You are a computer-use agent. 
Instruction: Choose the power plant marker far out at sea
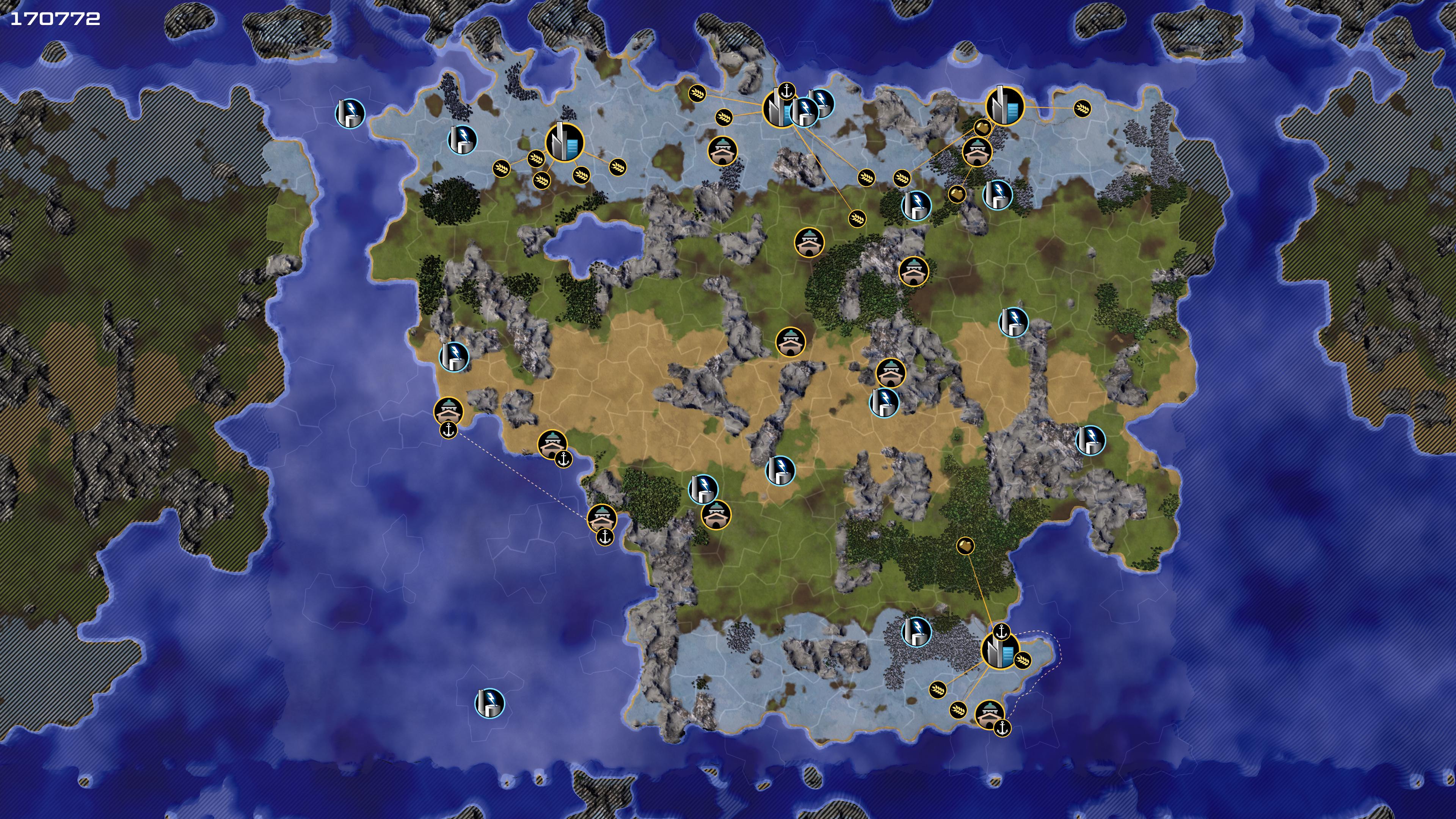[x=490, y=703]
